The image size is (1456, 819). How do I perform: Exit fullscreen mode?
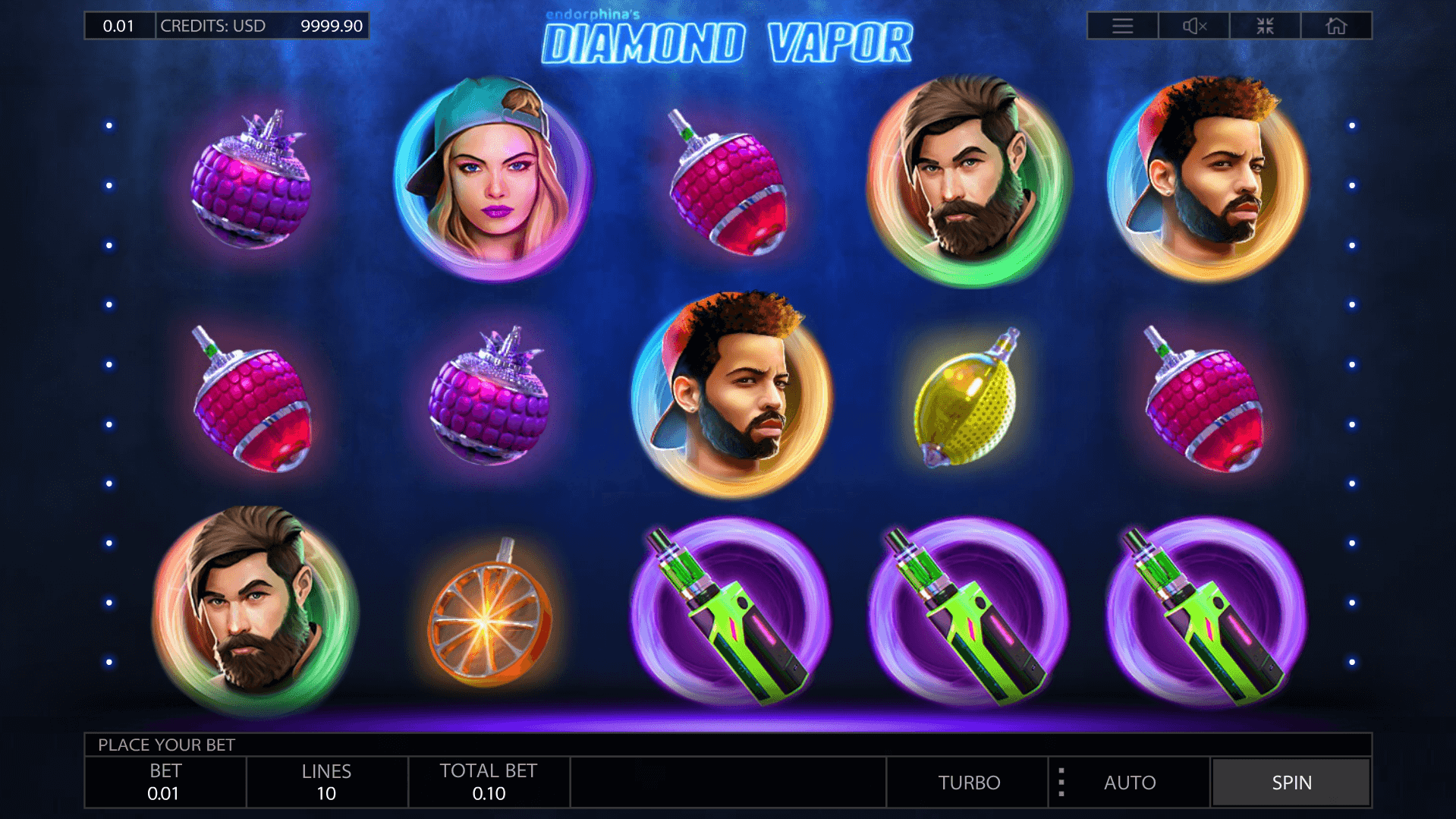(1265, 26)
